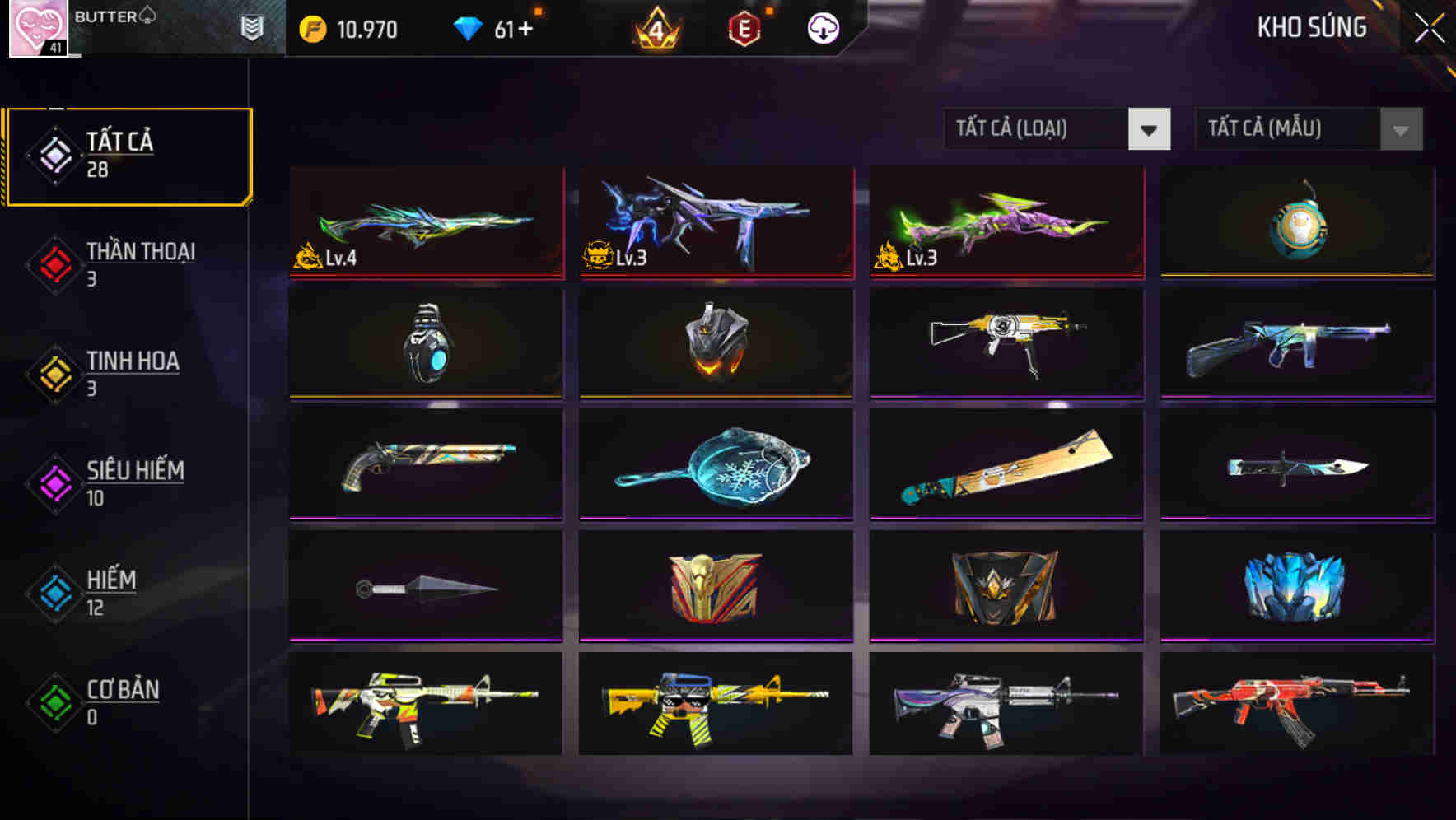Viewport: 1456px width, 820px height.
Task: Click the red E event badge
Action: point(742,27)
